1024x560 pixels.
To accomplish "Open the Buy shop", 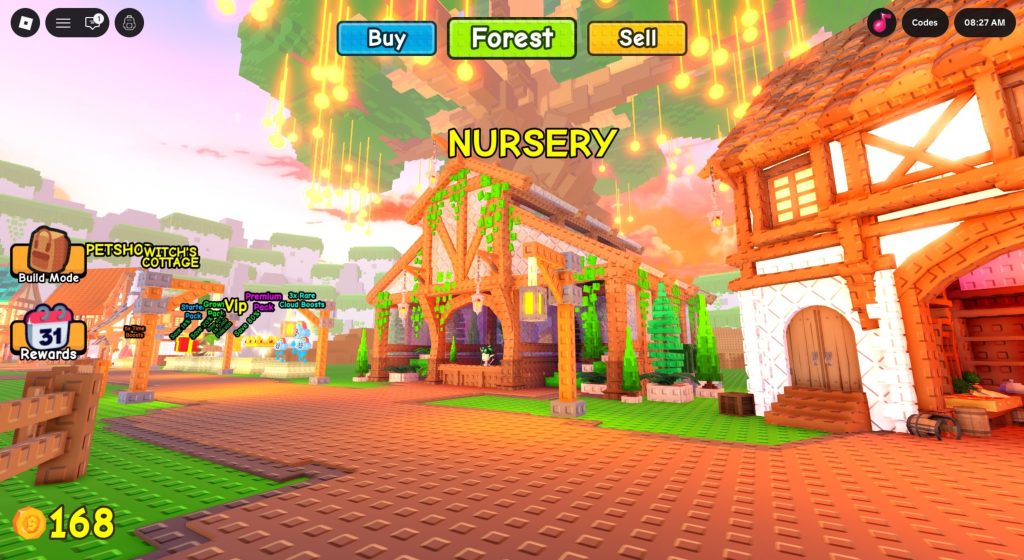I will point(386,39).
